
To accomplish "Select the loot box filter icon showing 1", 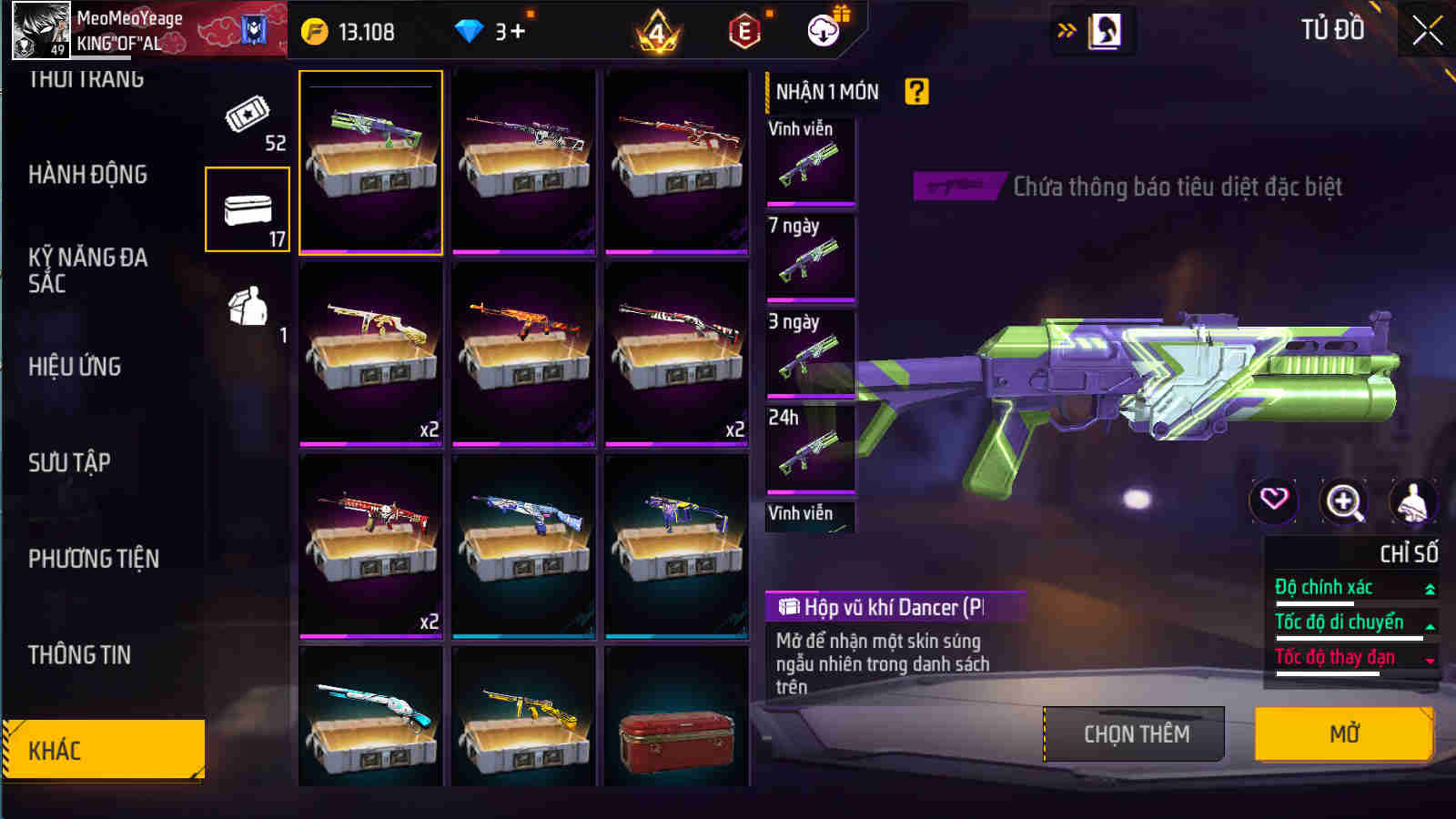I will click(x=248, y=309).
